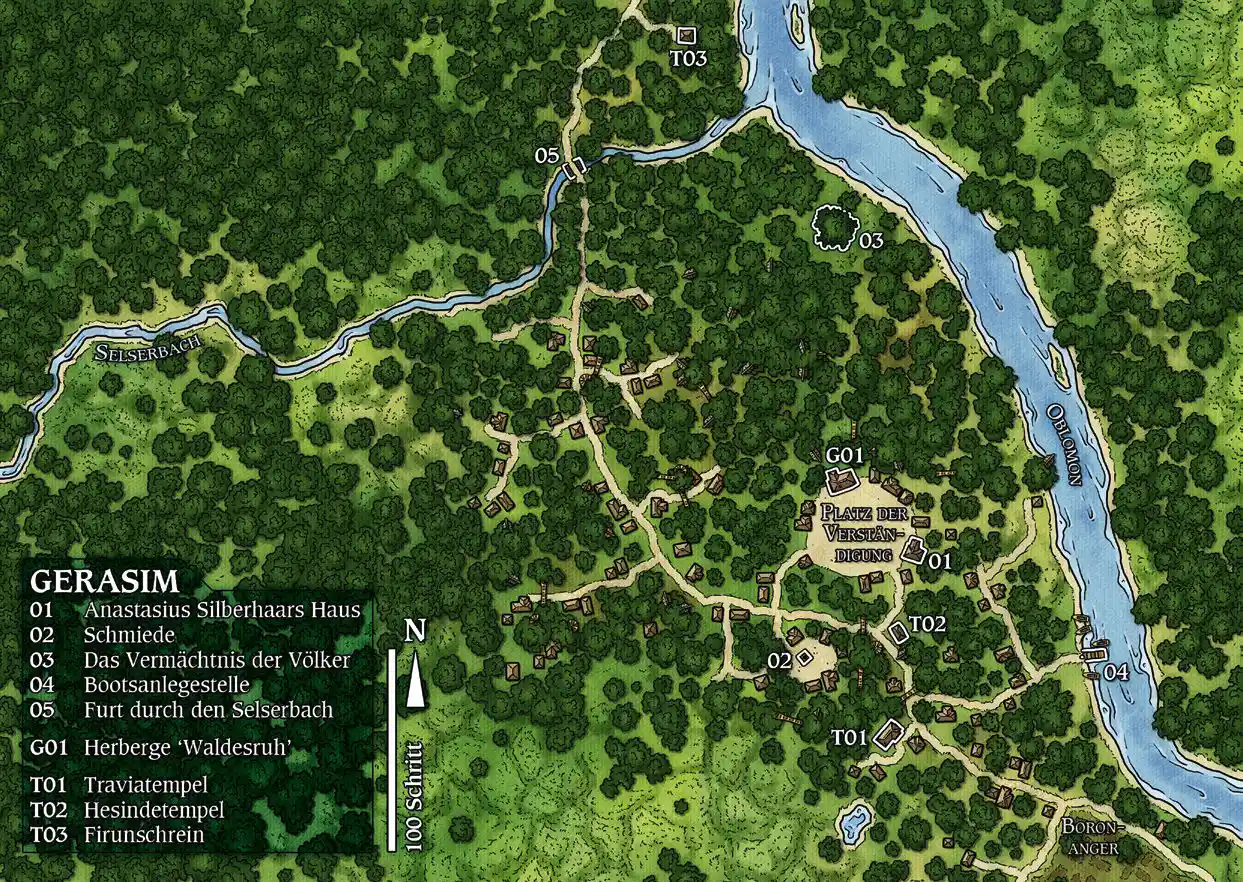1243x882 pixels.
Task: Select legend row Das Vermächtnis der Völker
Action: pos(216,660)
